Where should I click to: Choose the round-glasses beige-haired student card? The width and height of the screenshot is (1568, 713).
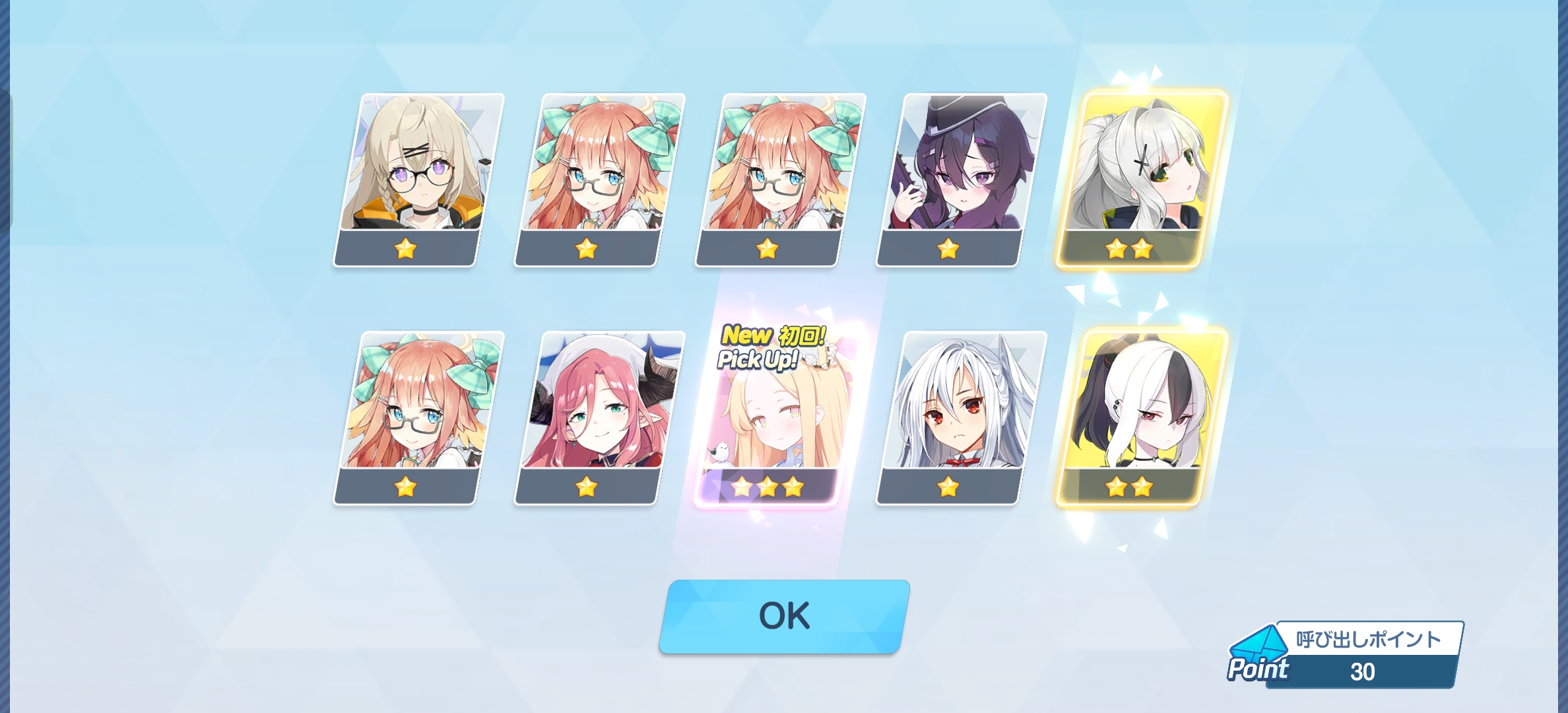(x=418, y=180)
